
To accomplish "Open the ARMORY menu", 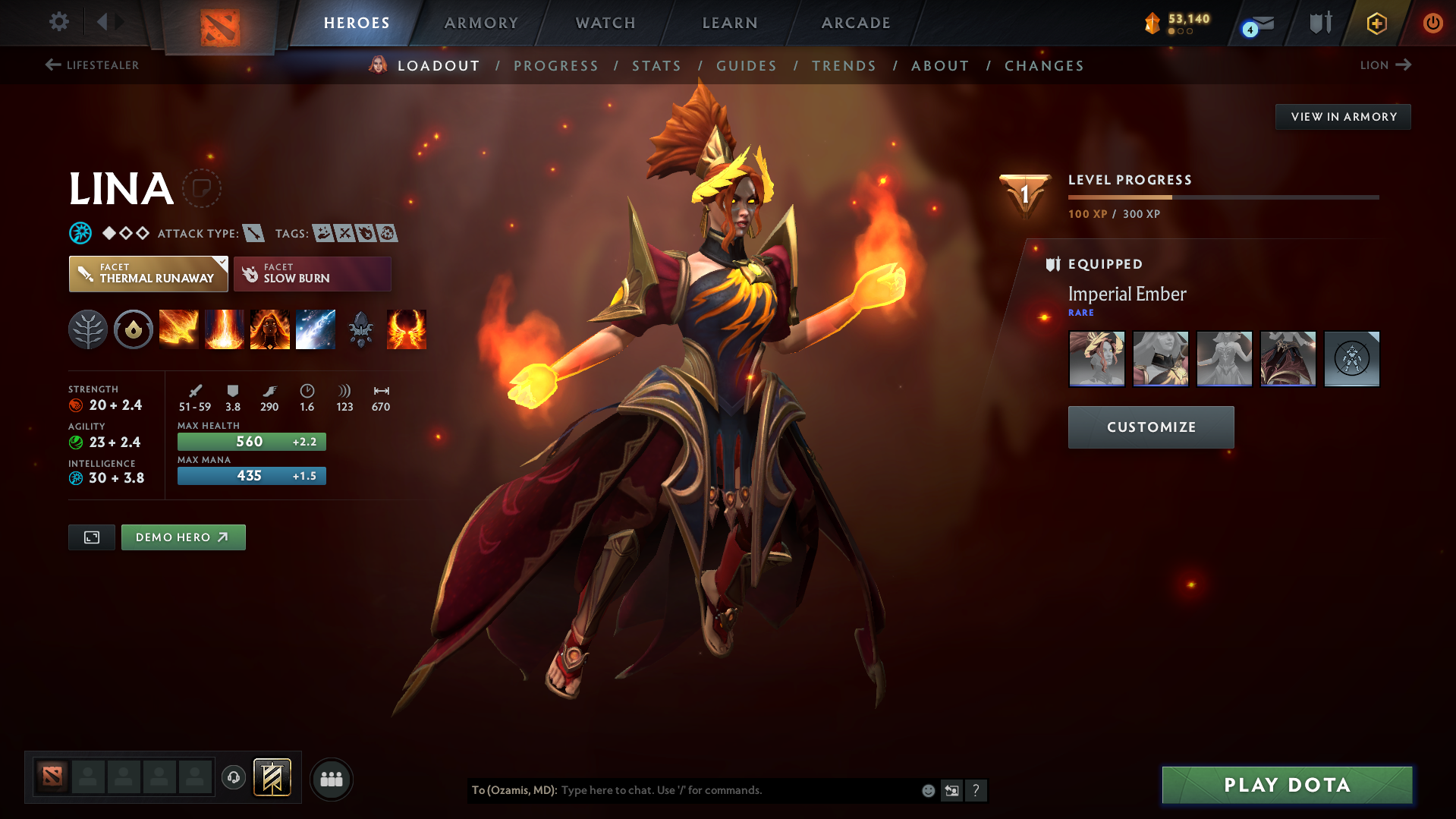I will click(x=481, y=23).
